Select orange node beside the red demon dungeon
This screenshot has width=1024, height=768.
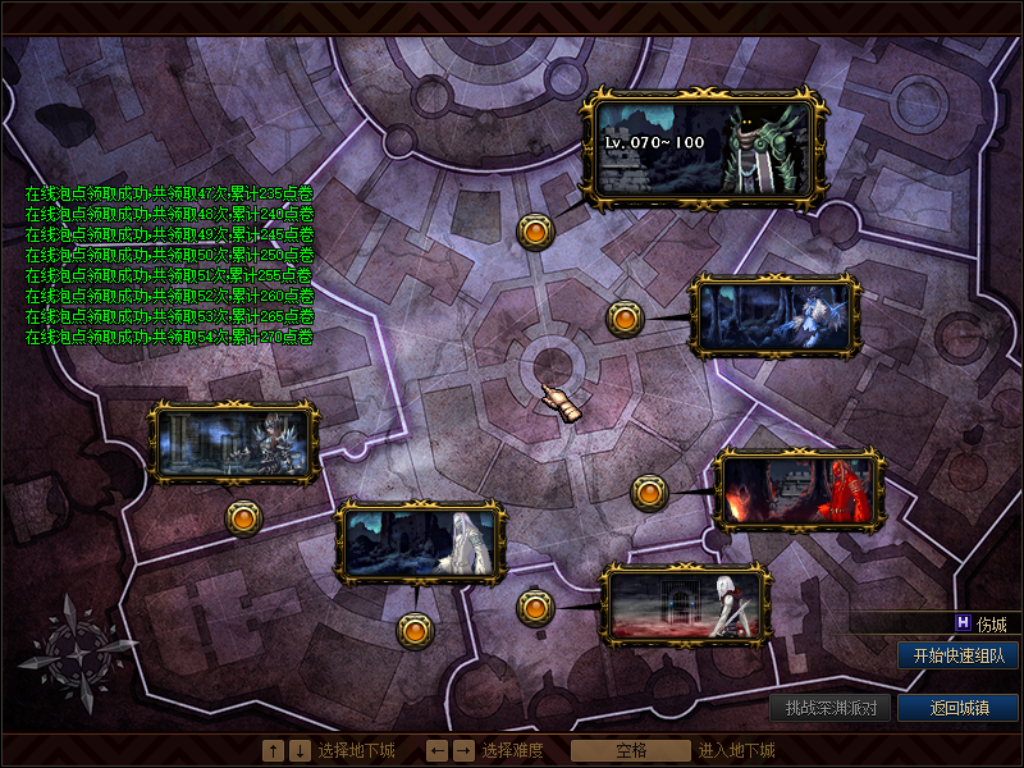click(649, 492)
